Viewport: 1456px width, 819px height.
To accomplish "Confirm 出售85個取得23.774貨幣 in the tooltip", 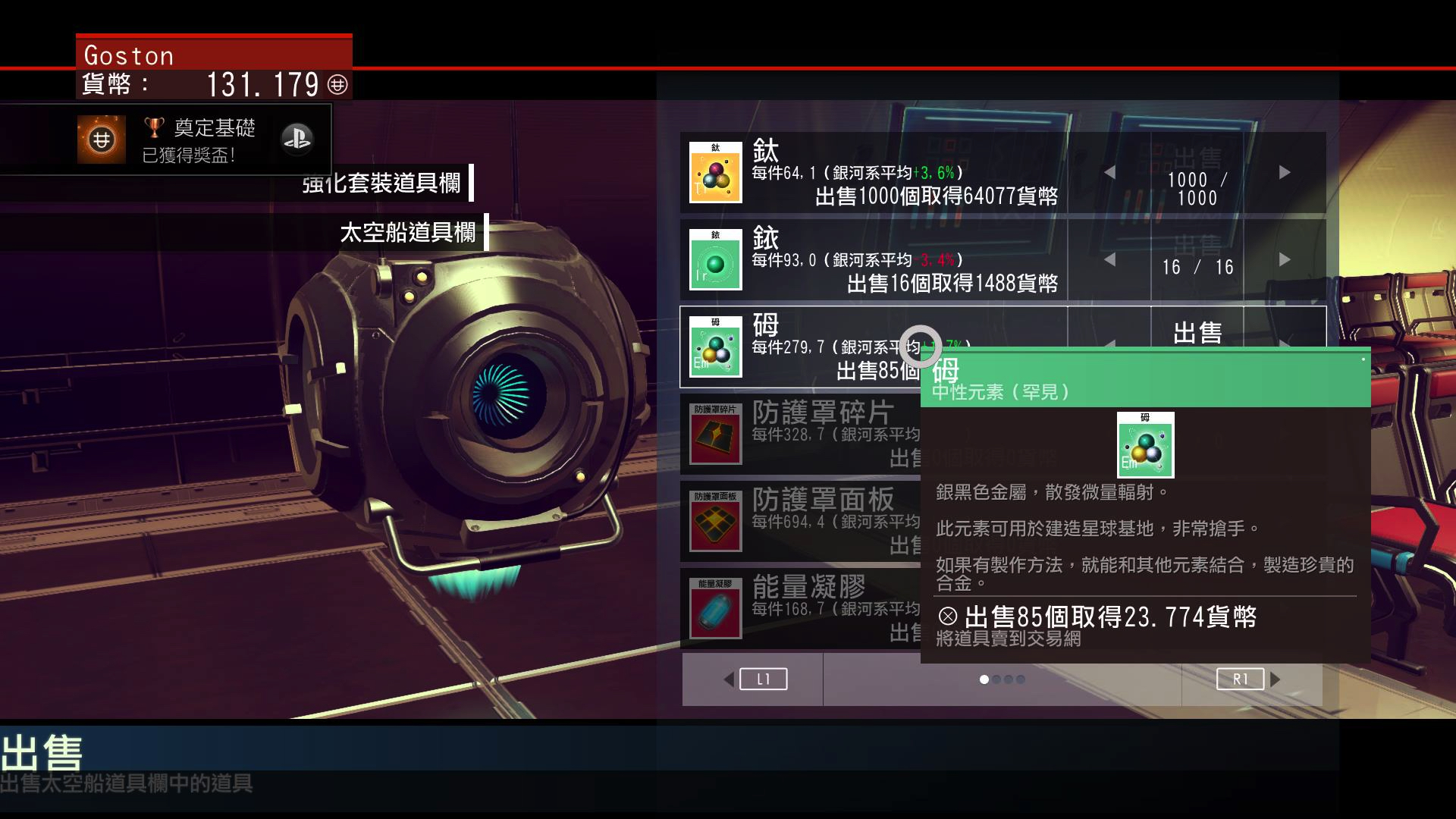I will click(x=1097, y=617).
